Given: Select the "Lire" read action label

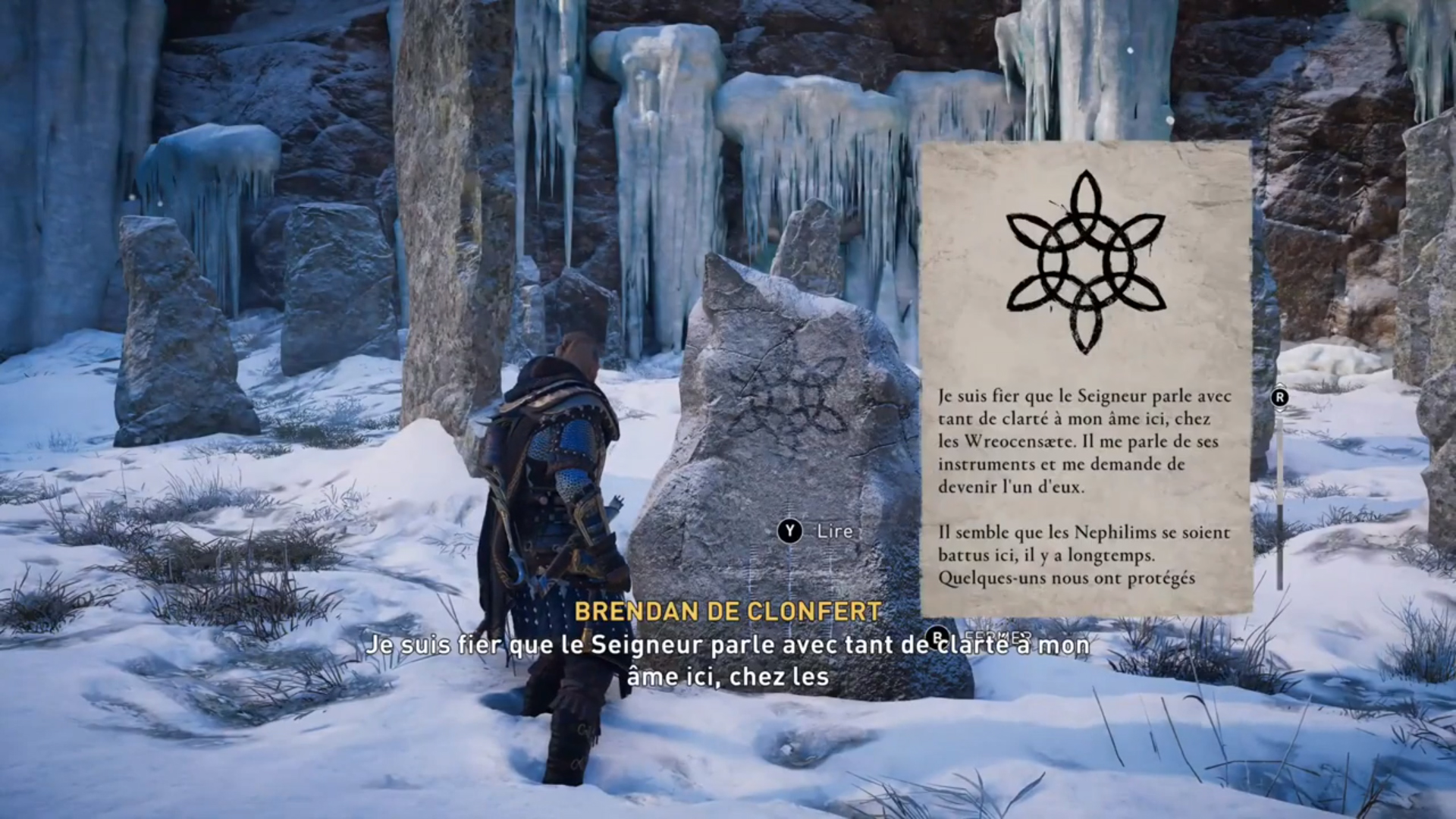Looking at the screenshot, I should pos(834,532).
